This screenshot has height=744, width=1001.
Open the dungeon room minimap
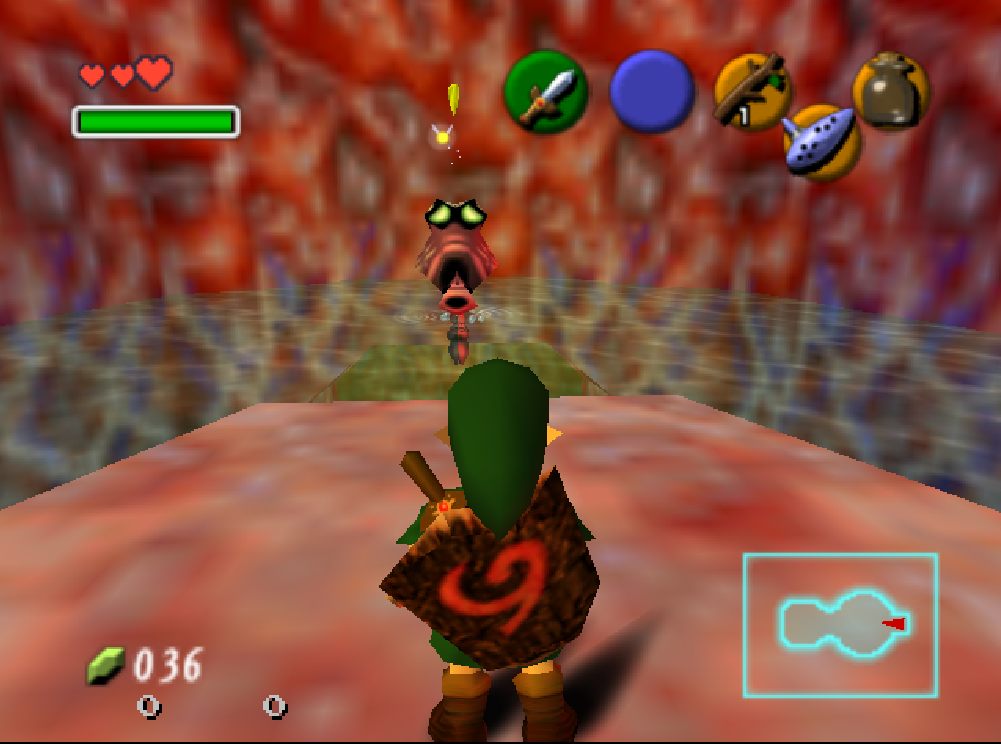840,624
